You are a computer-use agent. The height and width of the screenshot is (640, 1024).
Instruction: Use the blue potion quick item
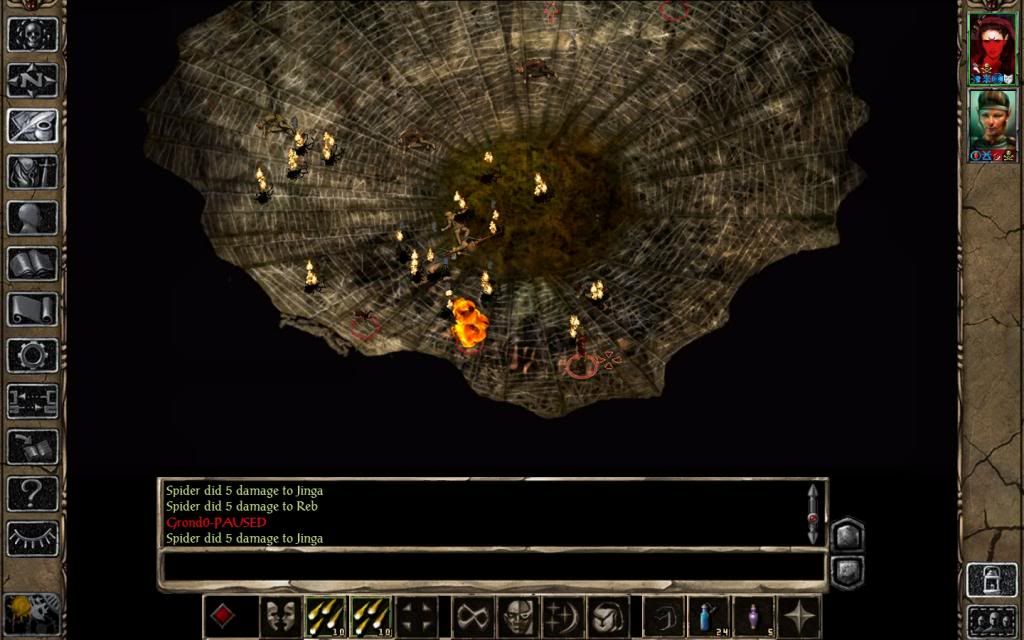tap(709, 616)
